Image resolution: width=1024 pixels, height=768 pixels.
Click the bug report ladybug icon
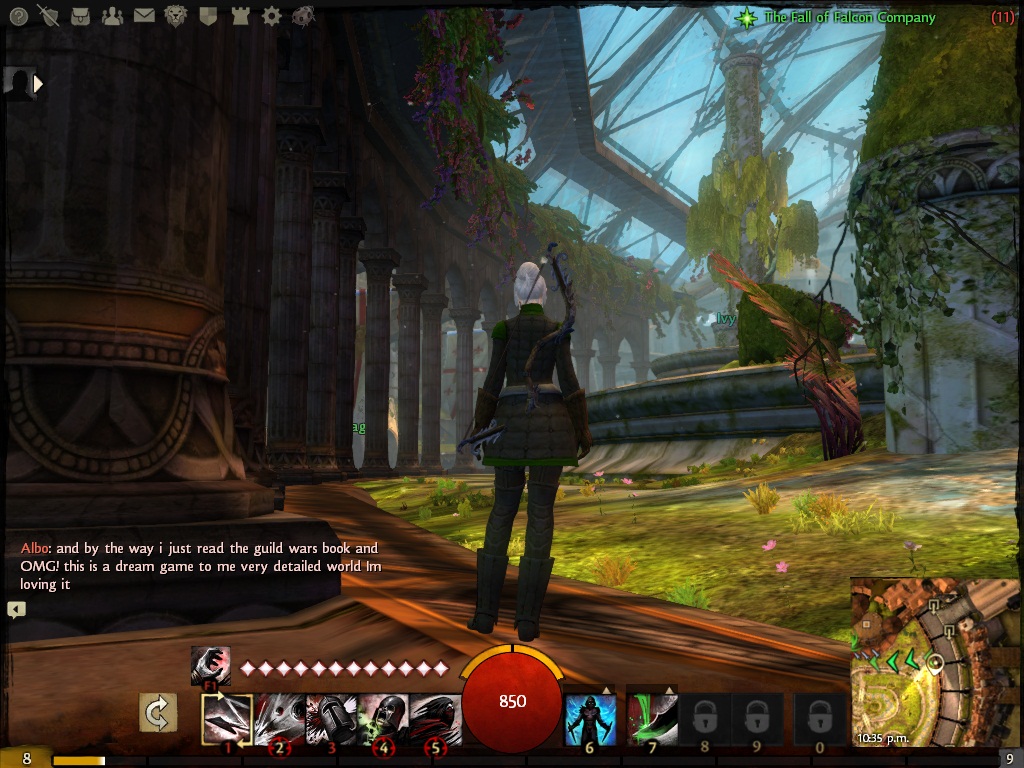coord(303,16)
